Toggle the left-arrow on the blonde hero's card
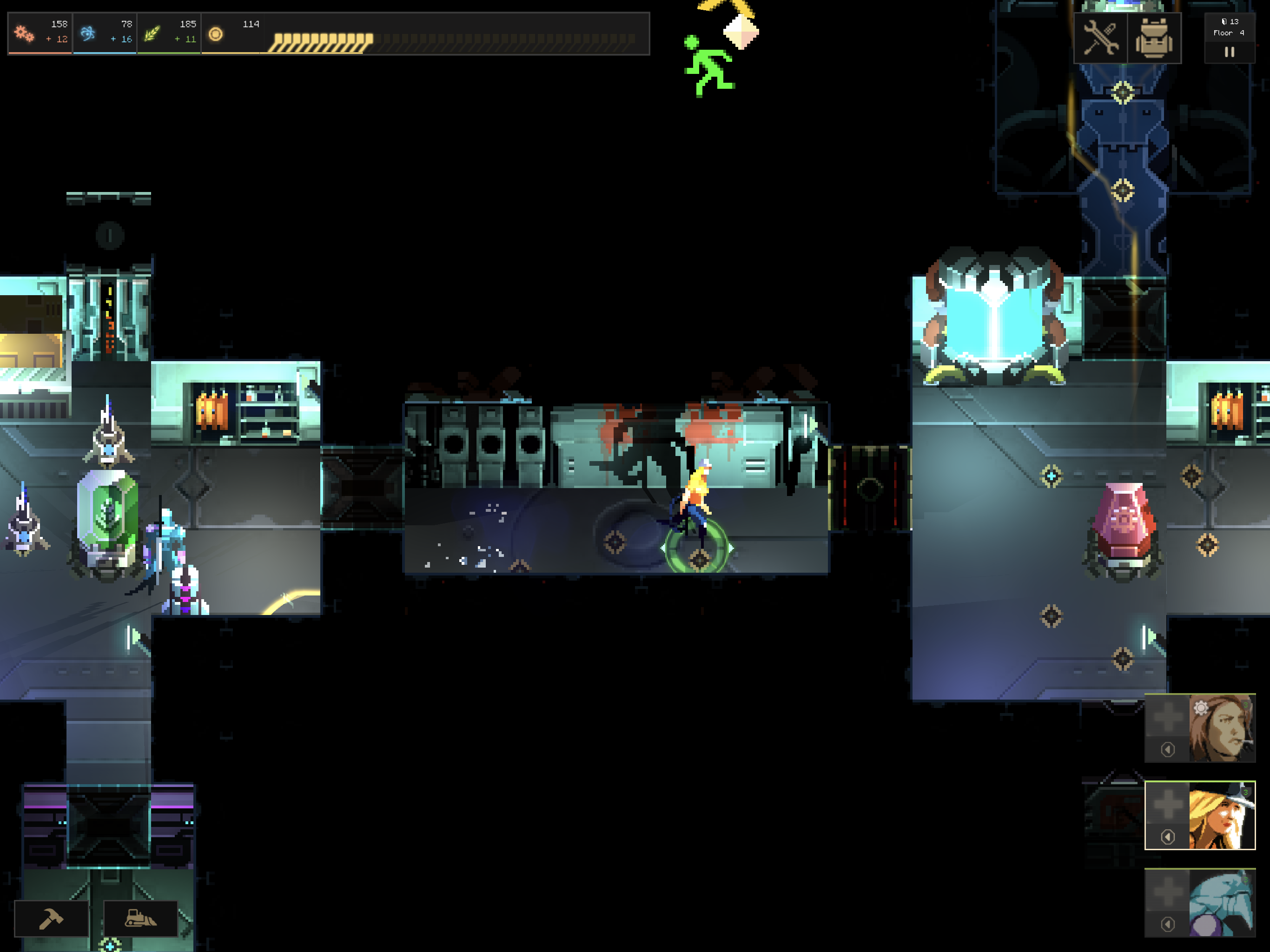The height and width of the screenshot is (952, 1270). 1168,837
